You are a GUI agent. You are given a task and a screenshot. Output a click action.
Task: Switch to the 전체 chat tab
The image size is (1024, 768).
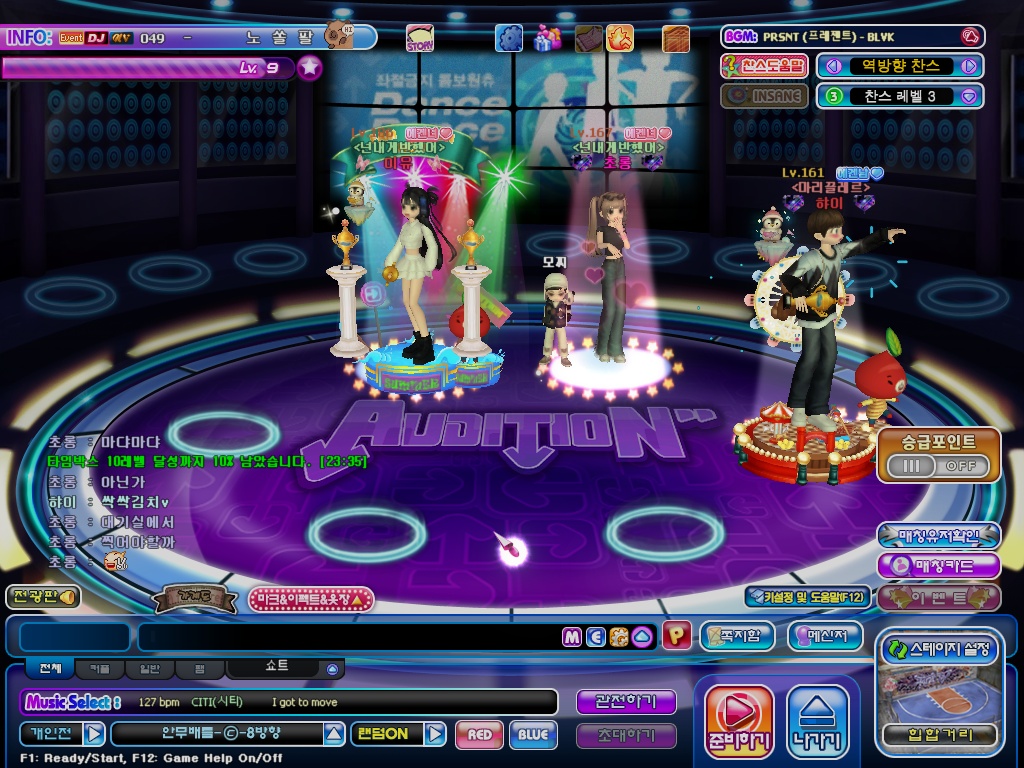tap(50, 668)
